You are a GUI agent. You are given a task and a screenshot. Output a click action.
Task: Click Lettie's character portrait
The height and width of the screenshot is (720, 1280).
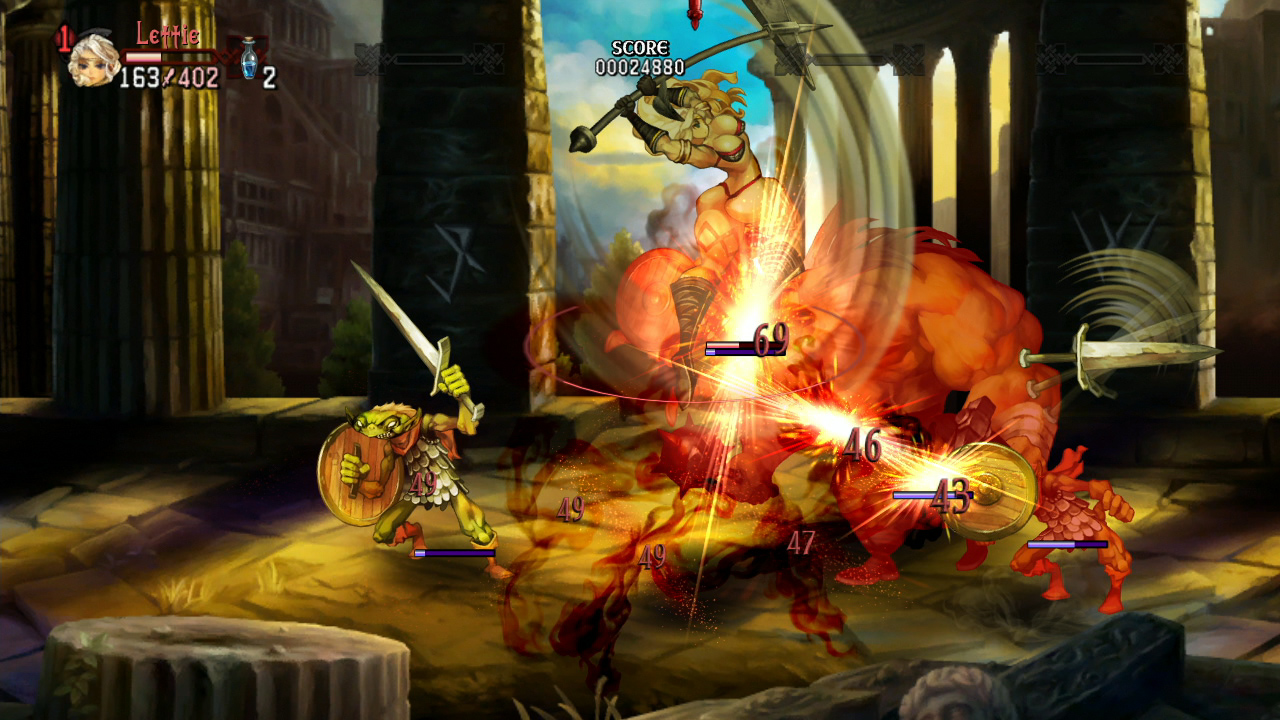point(93,60)
